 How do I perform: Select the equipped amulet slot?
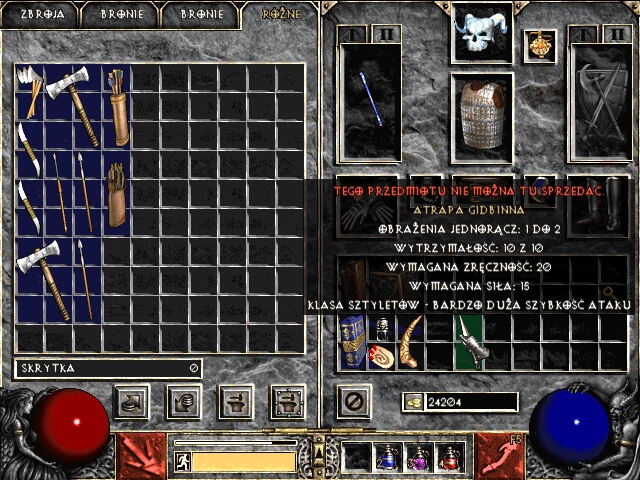pos(540,45)
